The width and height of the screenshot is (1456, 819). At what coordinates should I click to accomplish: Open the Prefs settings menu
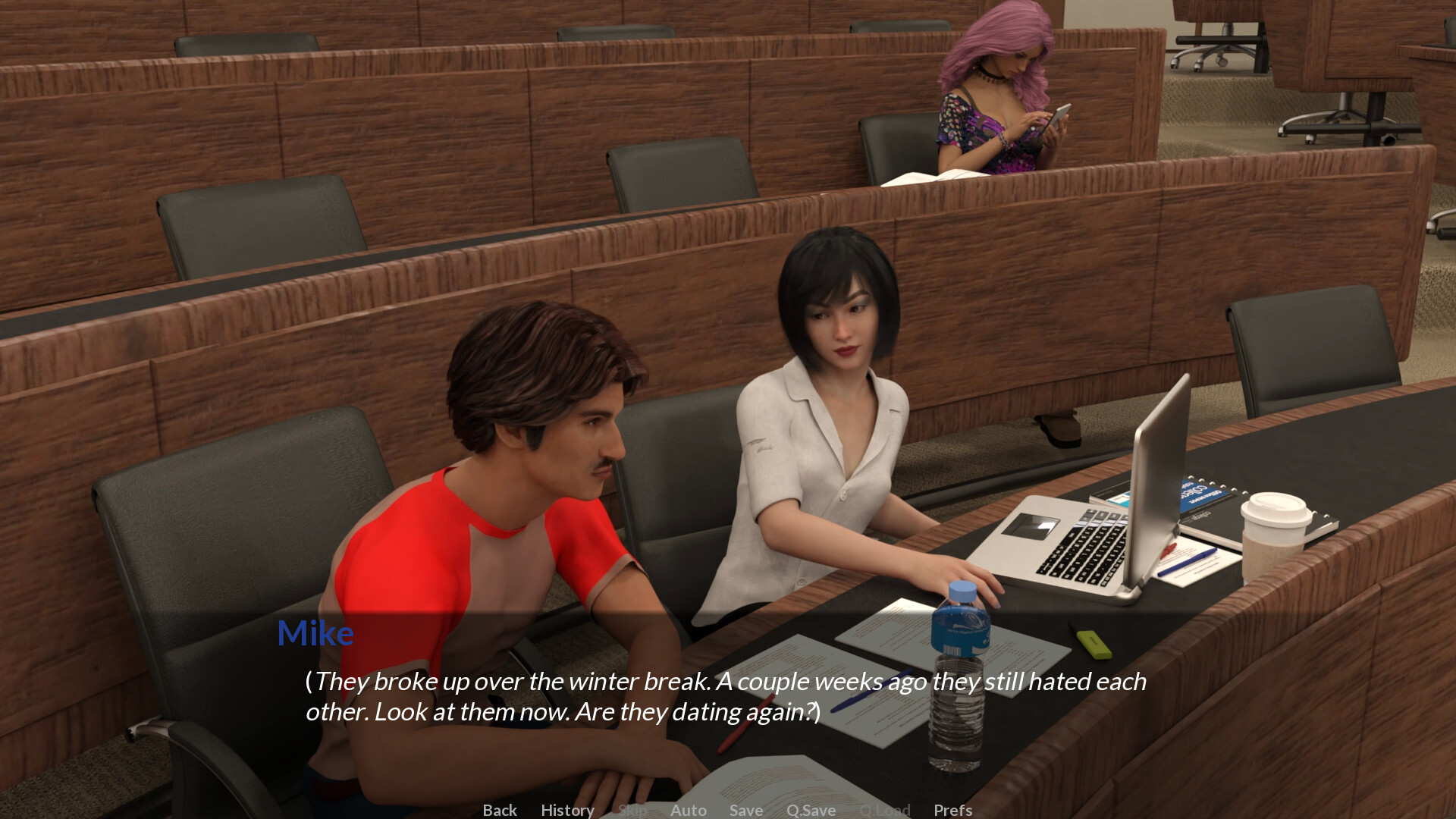pyautogui.click(x=952, y=810)
